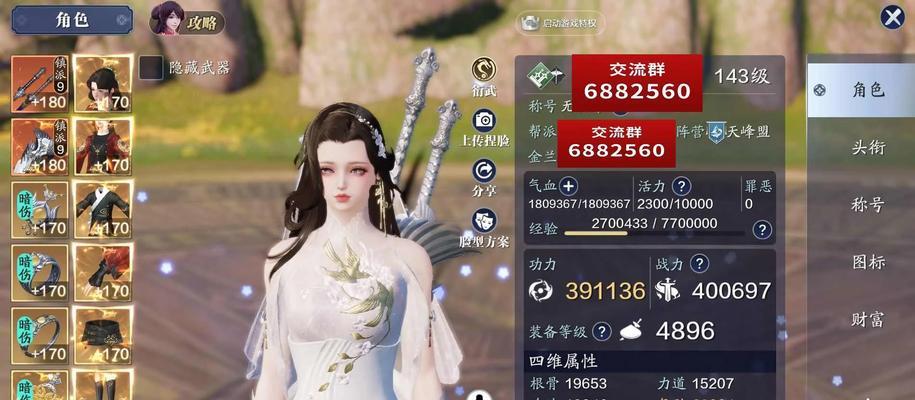Select the red robe outfit slot
915x400 pixels.
tap(102, 145)
